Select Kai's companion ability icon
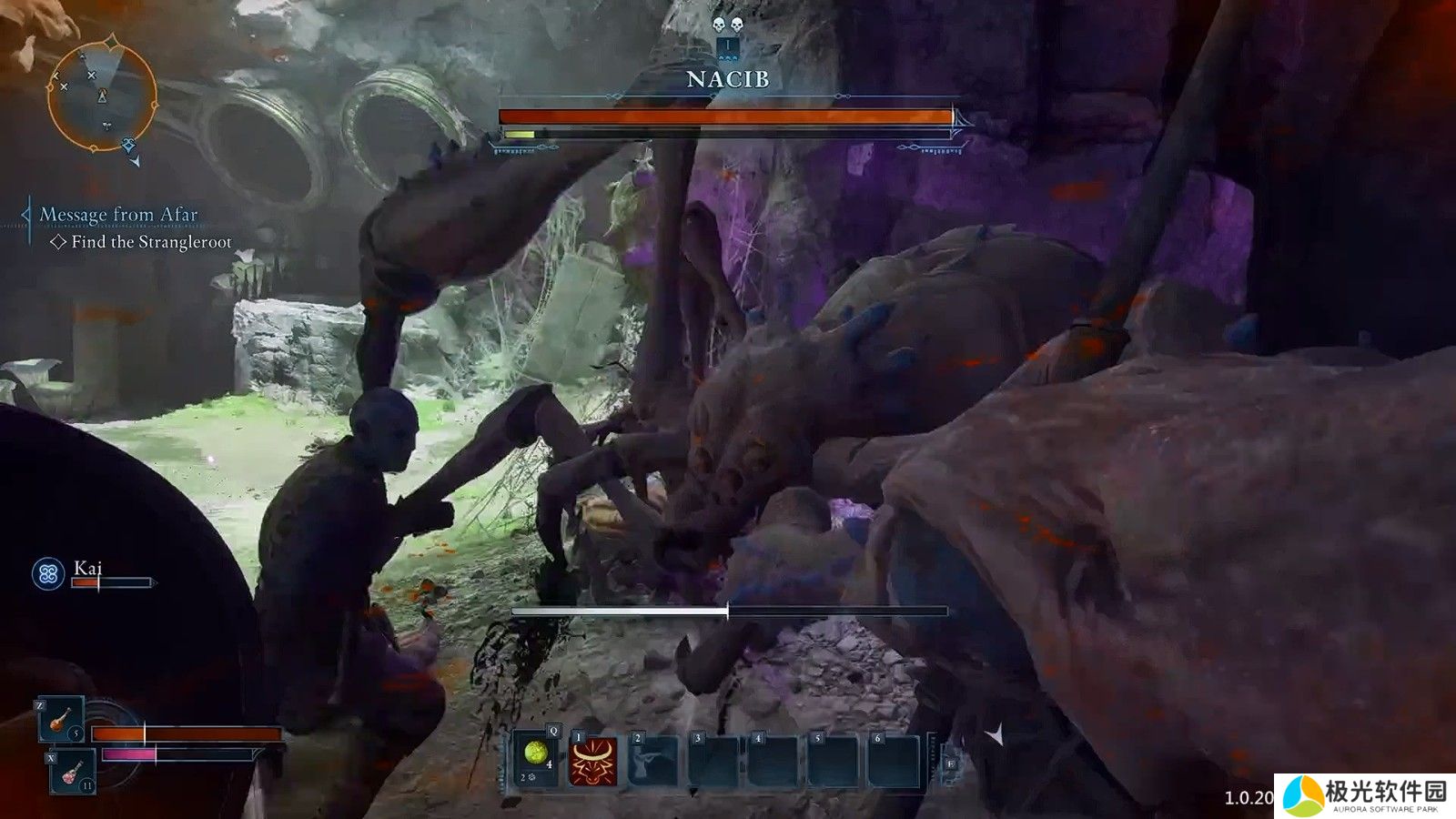This screenshot has height=819, width=1456. click(x=48, y=573)
